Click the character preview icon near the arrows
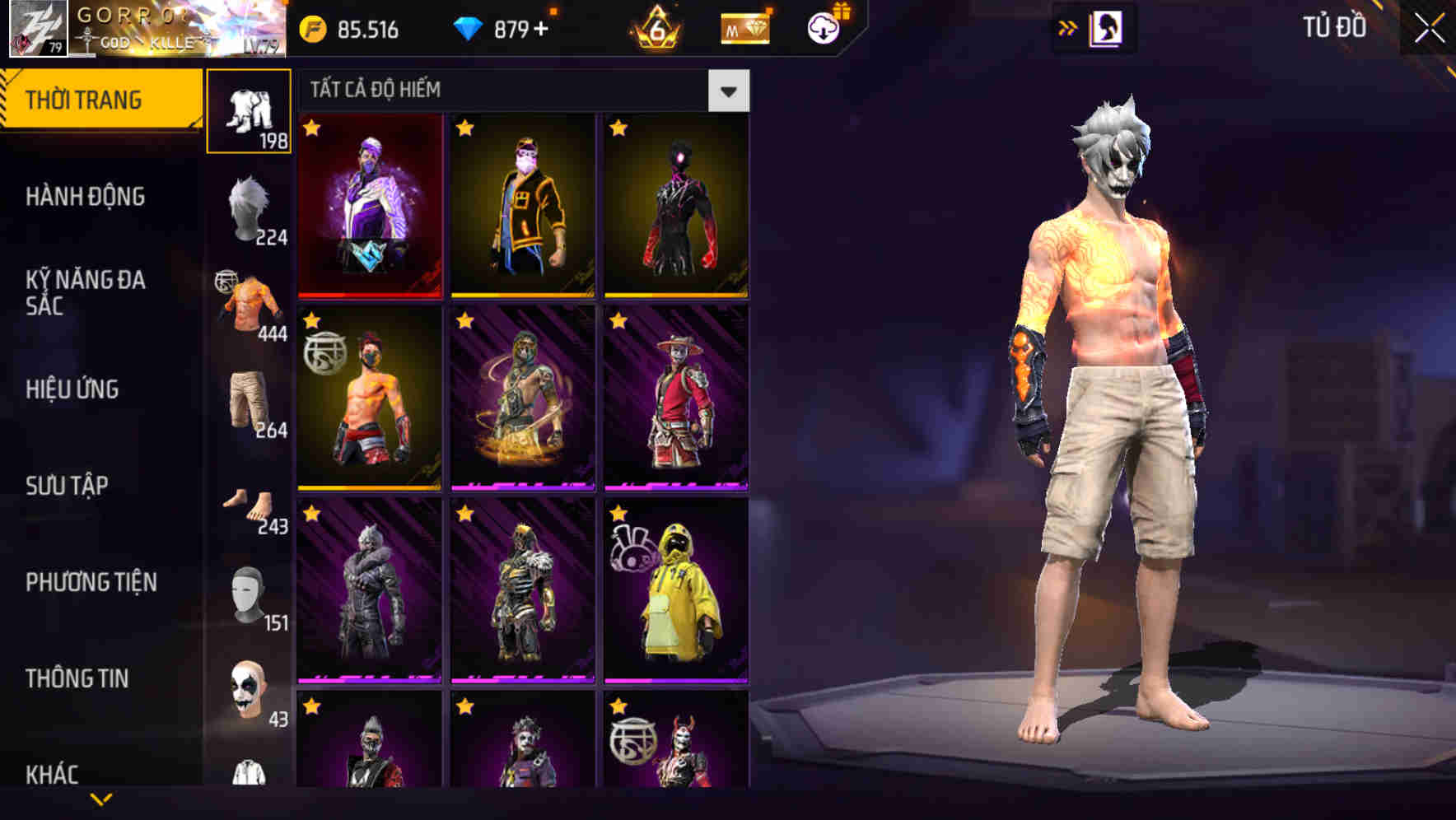The width and height of the screenshot is (1456, 820). point(1108,27)
